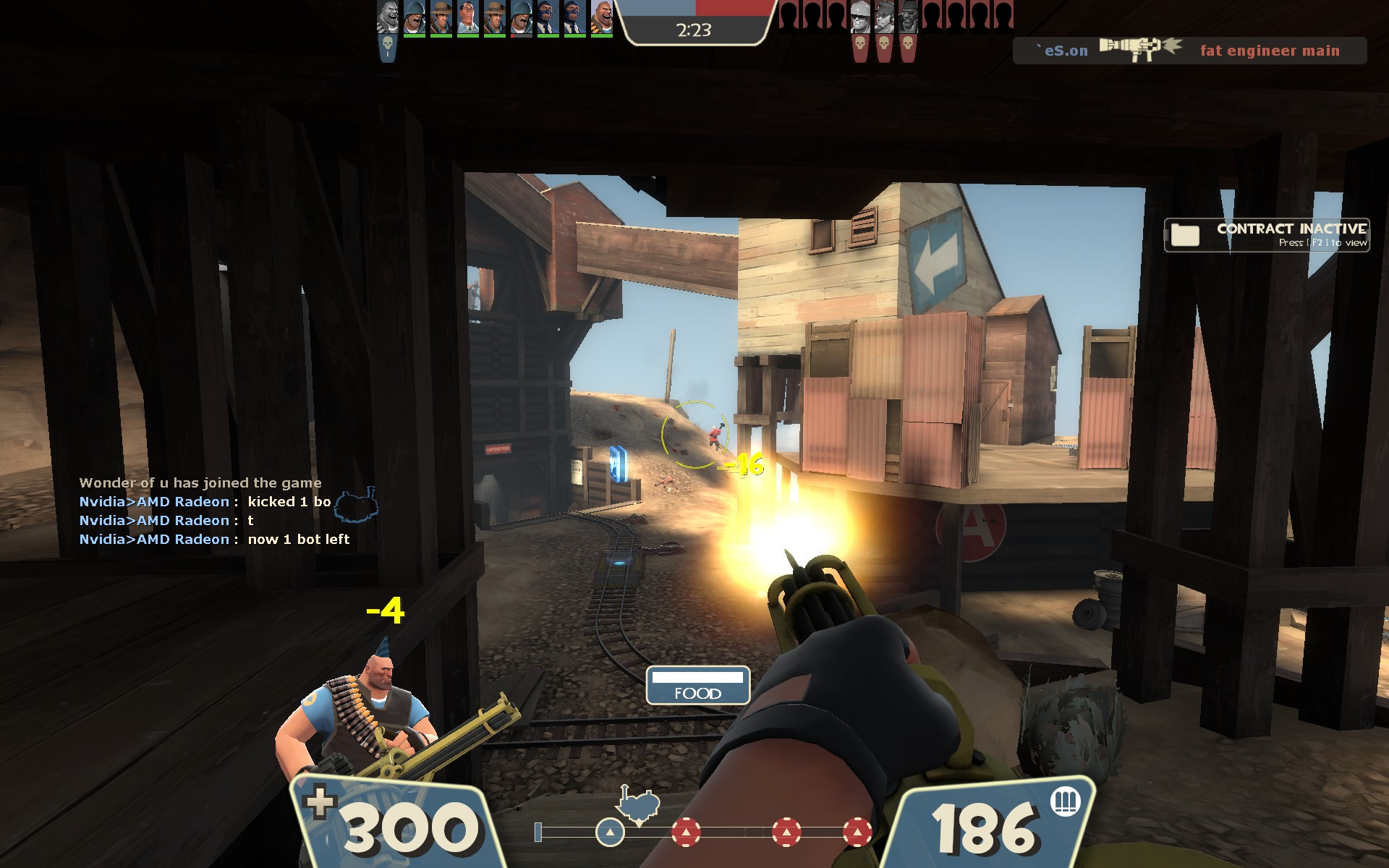Expand the FOOD capture progress panel
The height and width of the screenshot is (868, 1389).
tap(698, 687)
